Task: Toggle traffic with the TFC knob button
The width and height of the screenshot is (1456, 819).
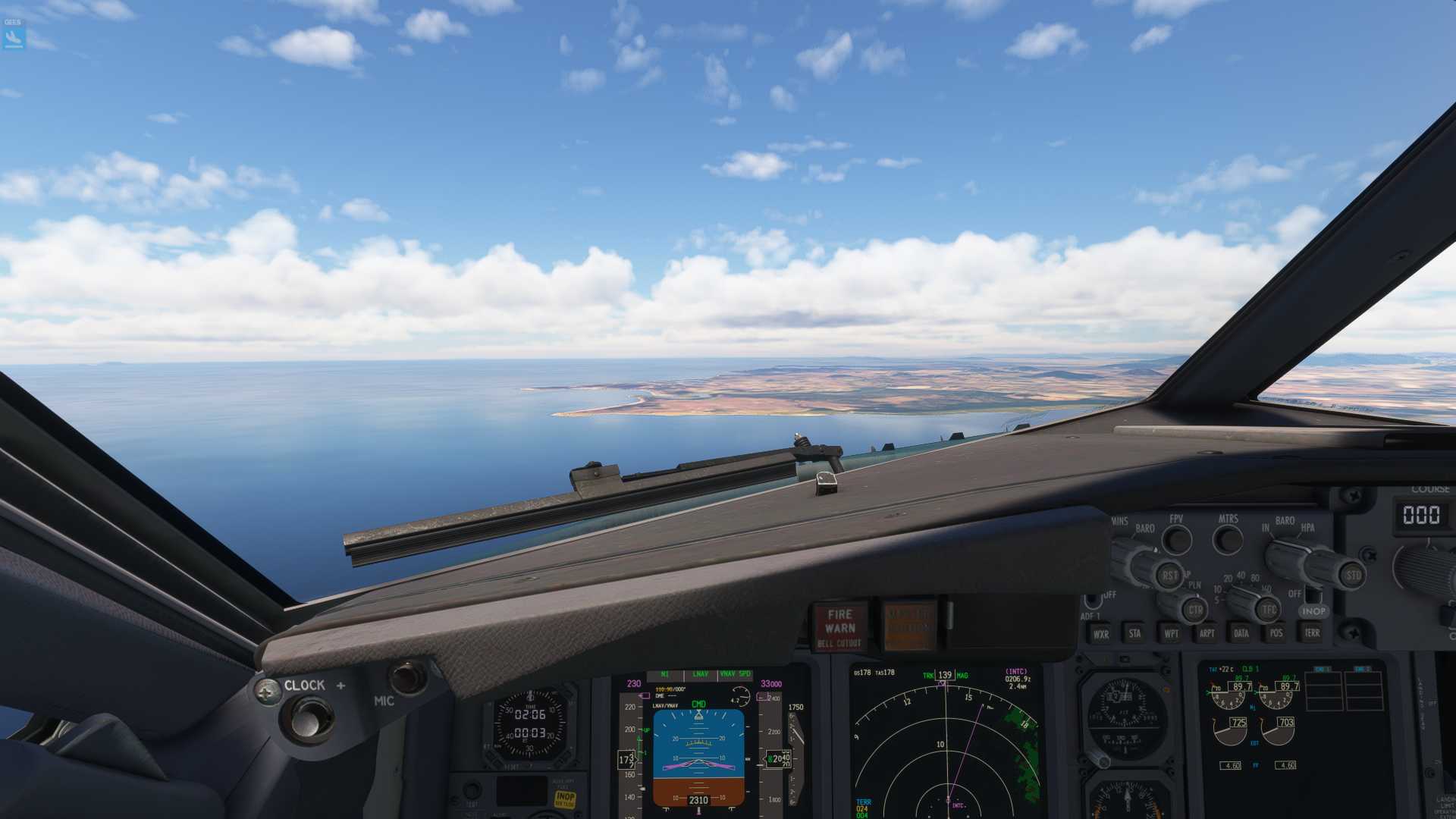Action: pos(1269,609)
